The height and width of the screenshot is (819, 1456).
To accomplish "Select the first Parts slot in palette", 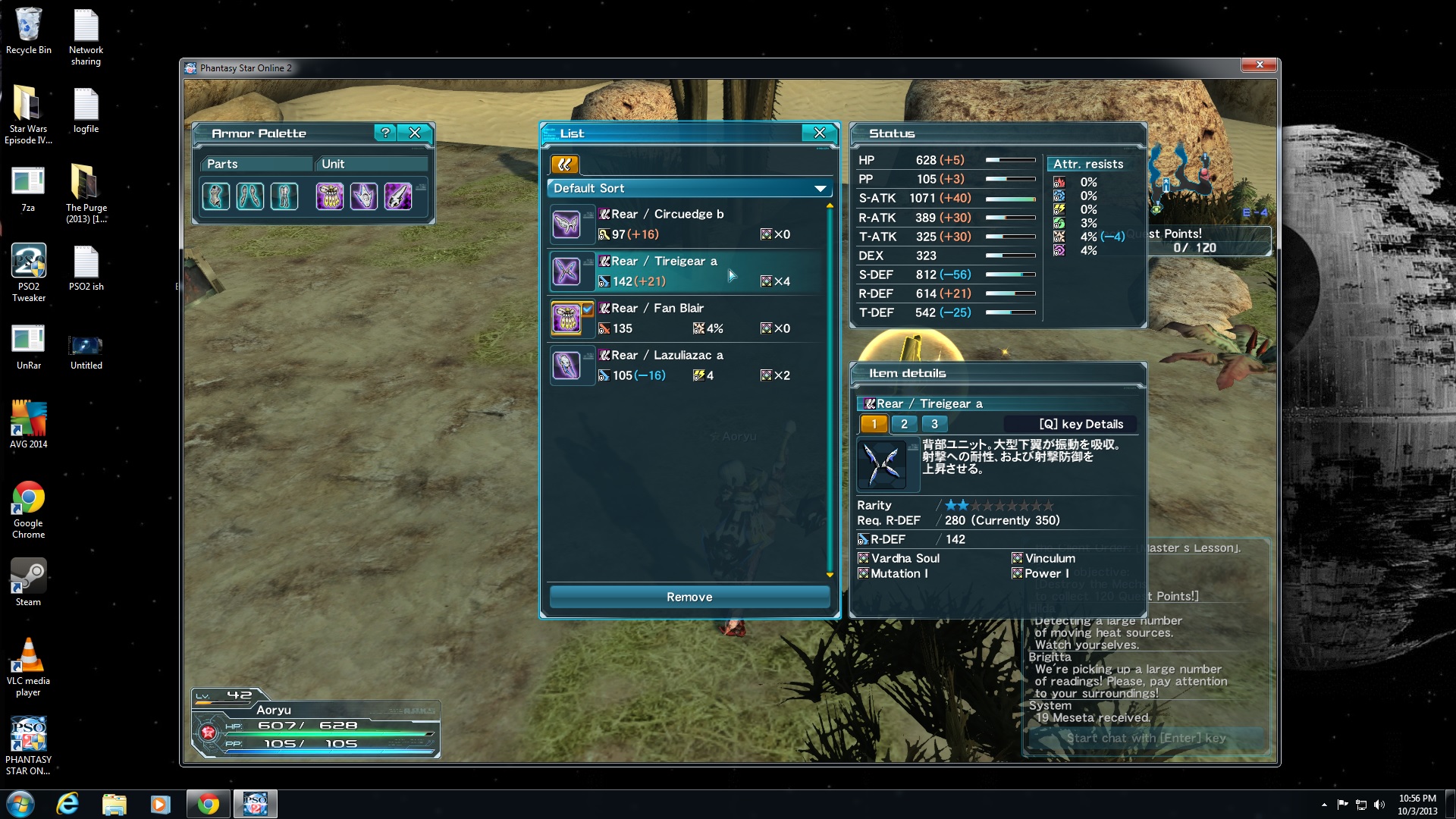I will [x=216, y=196].
